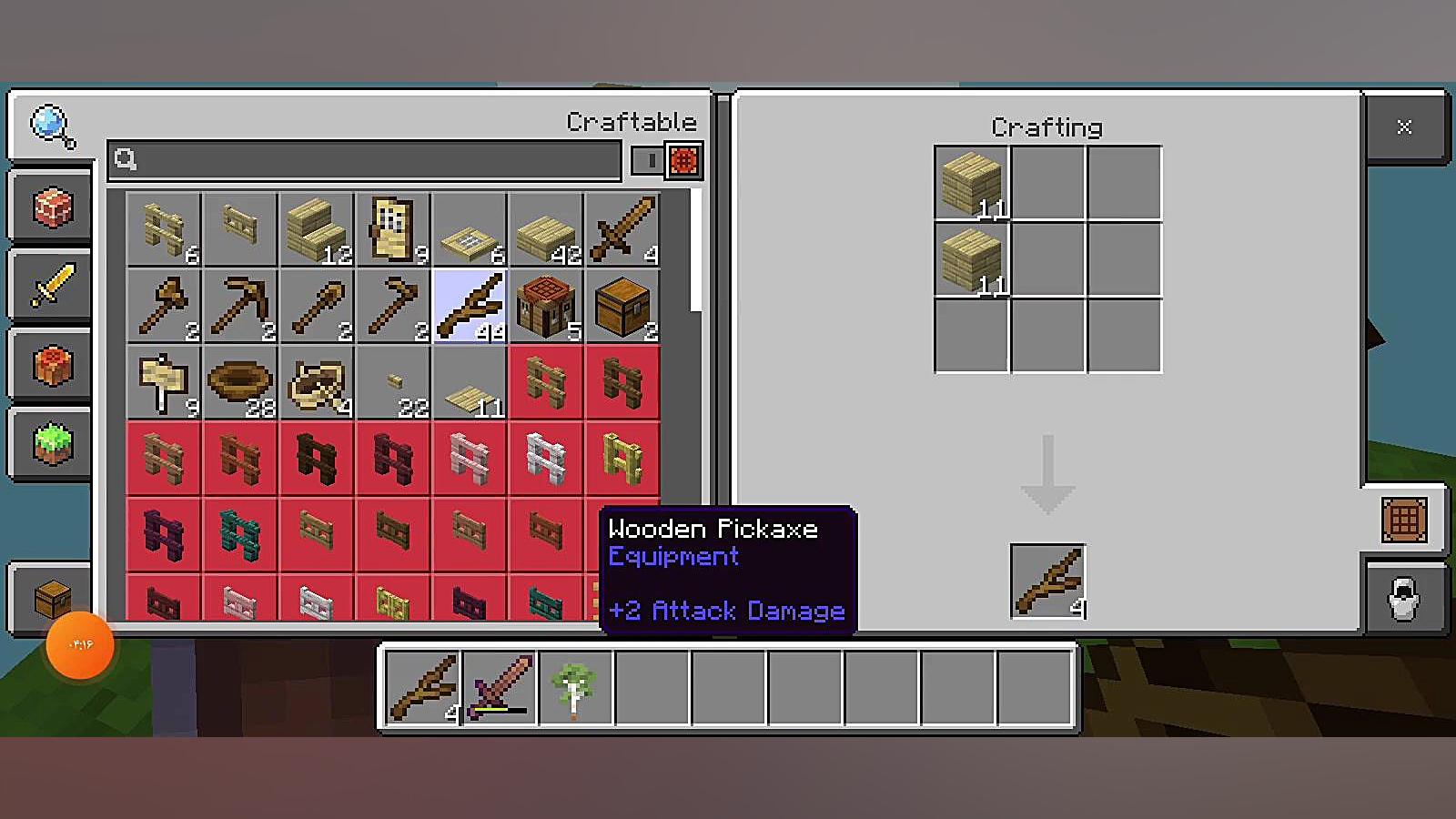Switch to the construction blocks tab
Image resolution: width=1456 pixels, height=819 pixels.
[52, 207]
